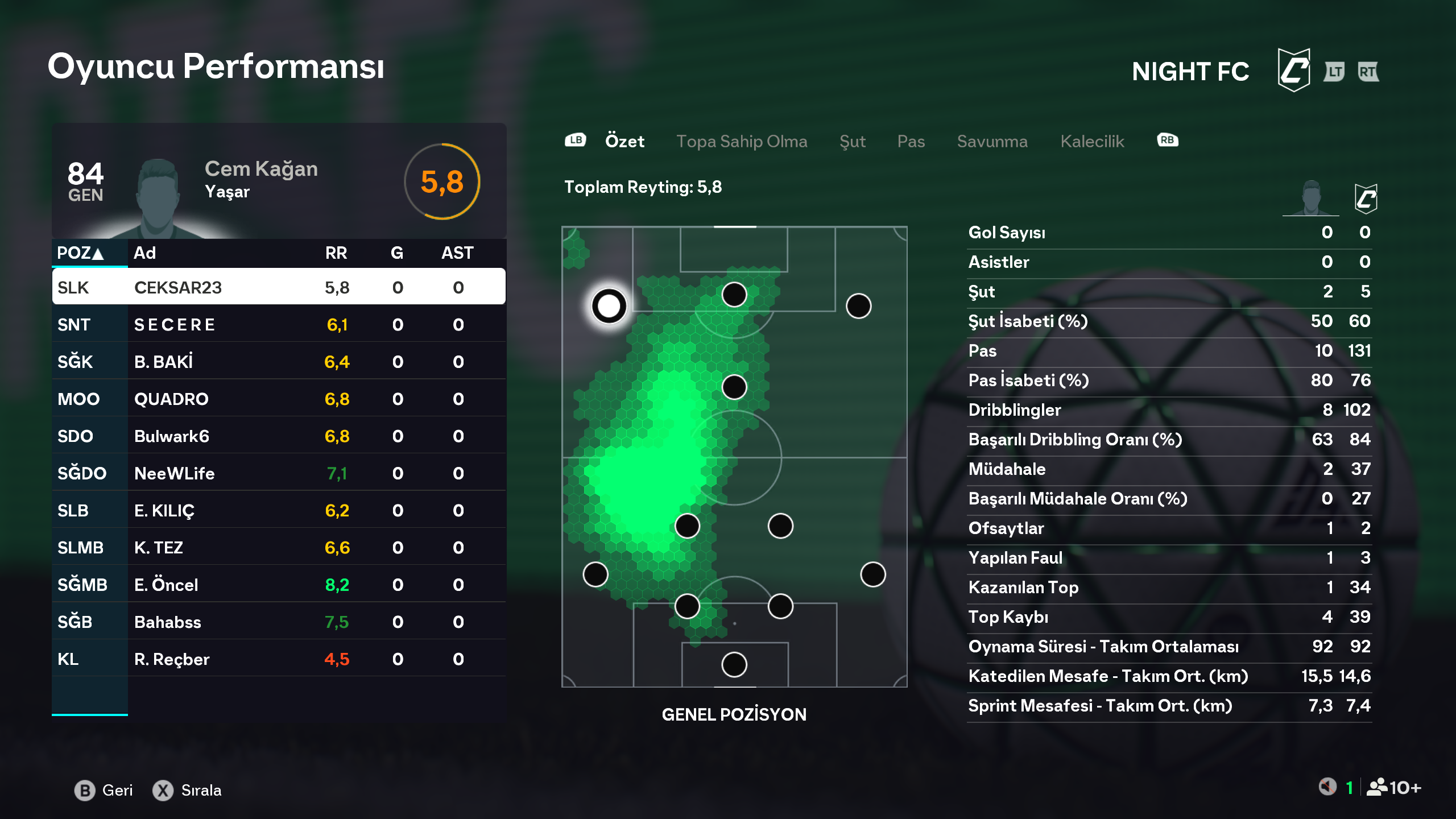
Task: Select E. Öncel with 8,2 rating
Action: 279,585
